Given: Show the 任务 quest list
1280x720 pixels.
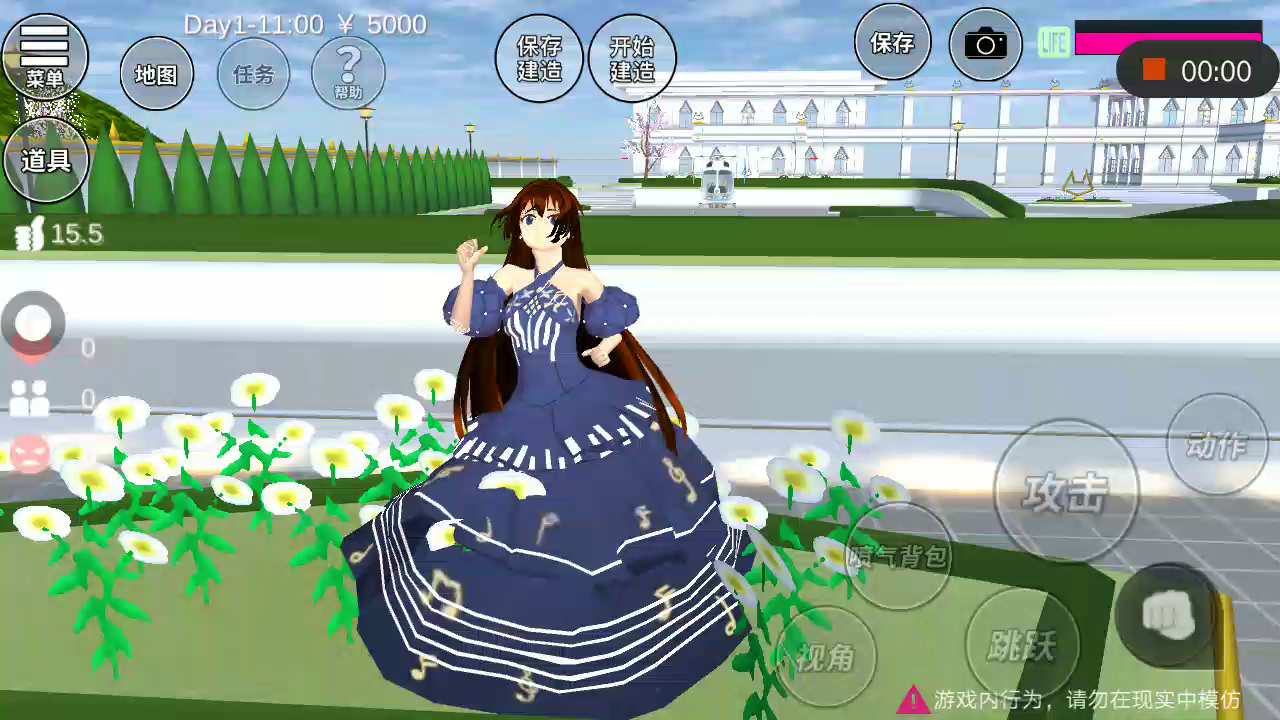Looking at the screenshot, I should coord(253,74).
